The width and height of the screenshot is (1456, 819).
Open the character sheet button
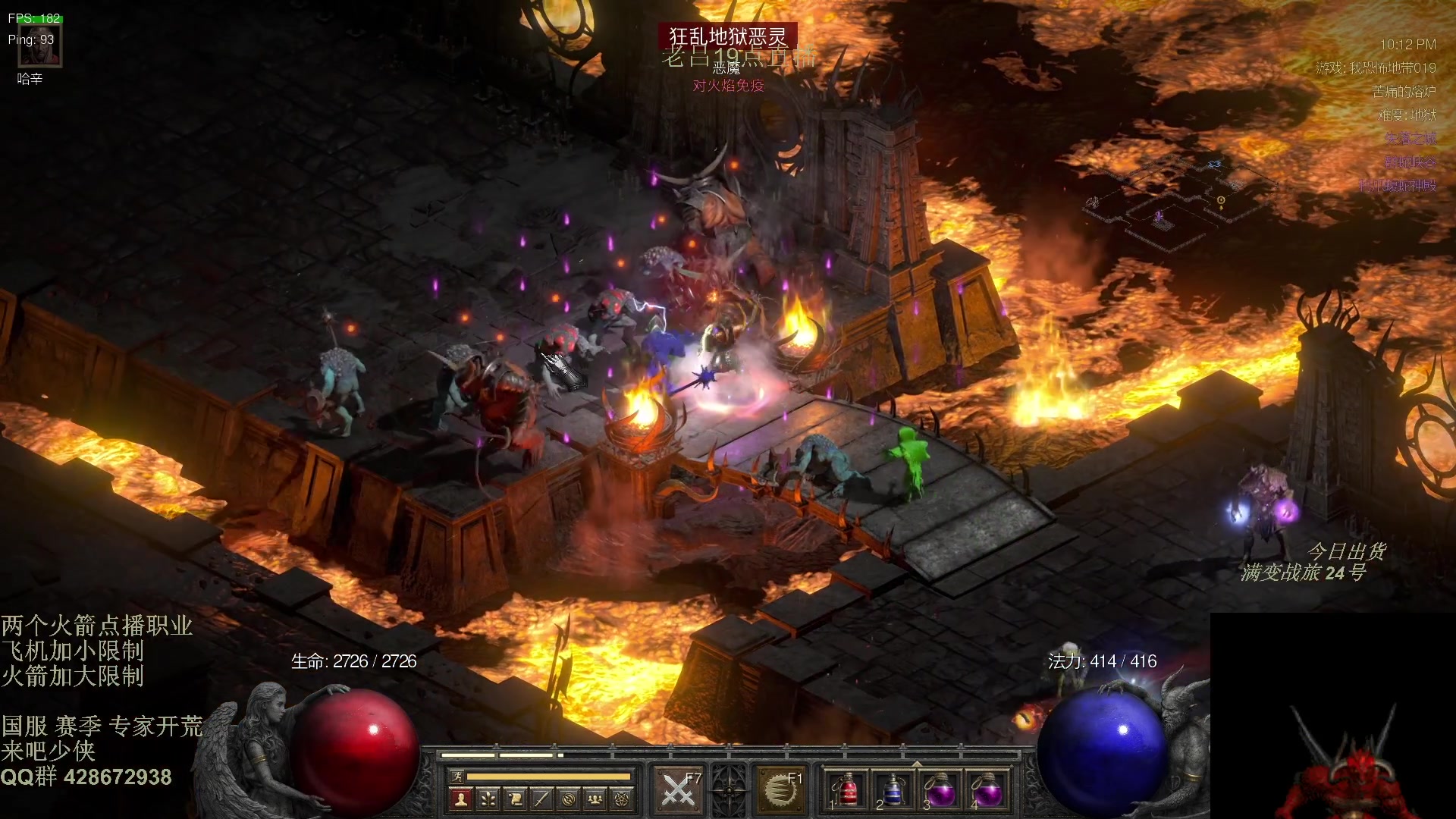coord(460,799)
